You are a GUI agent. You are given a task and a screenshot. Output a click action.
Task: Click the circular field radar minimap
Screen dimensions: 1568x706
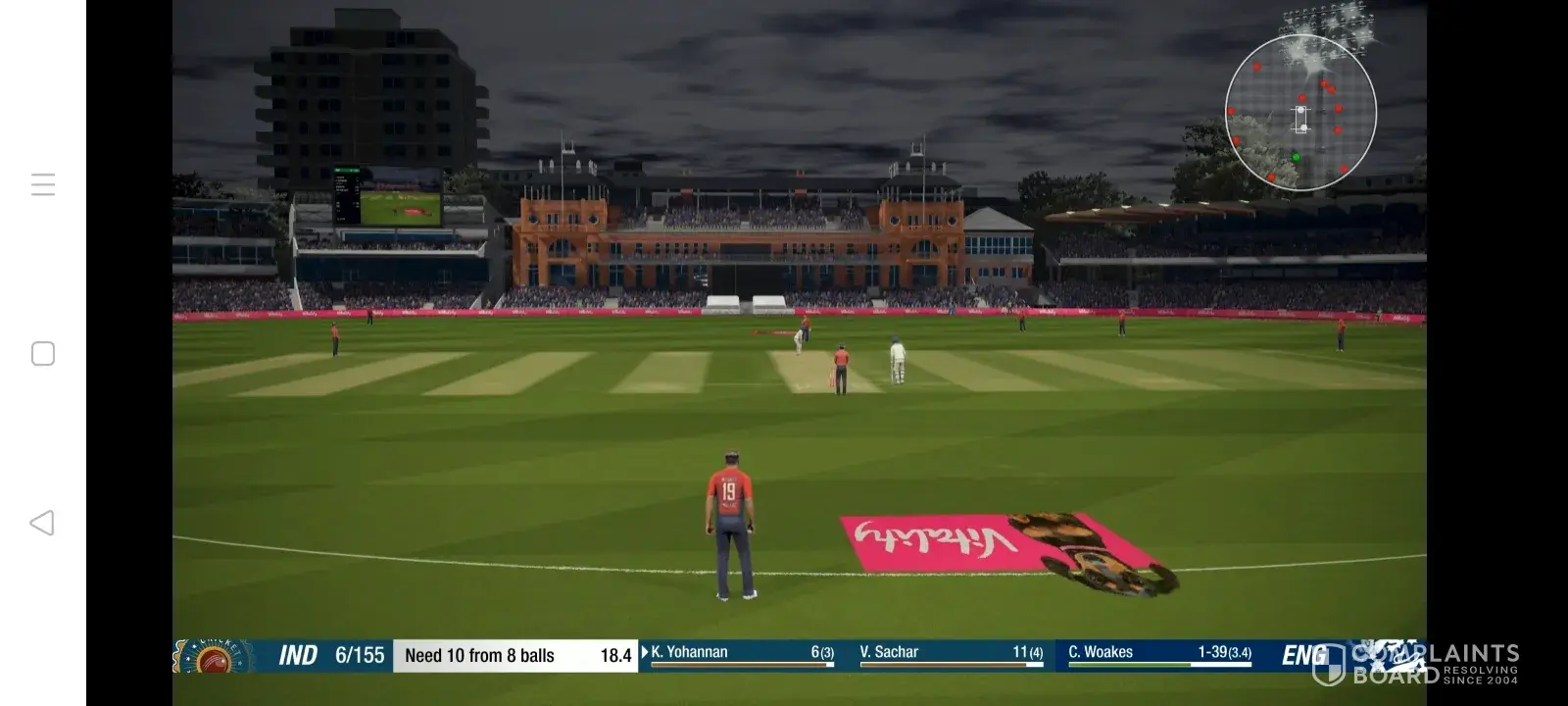1300,113
